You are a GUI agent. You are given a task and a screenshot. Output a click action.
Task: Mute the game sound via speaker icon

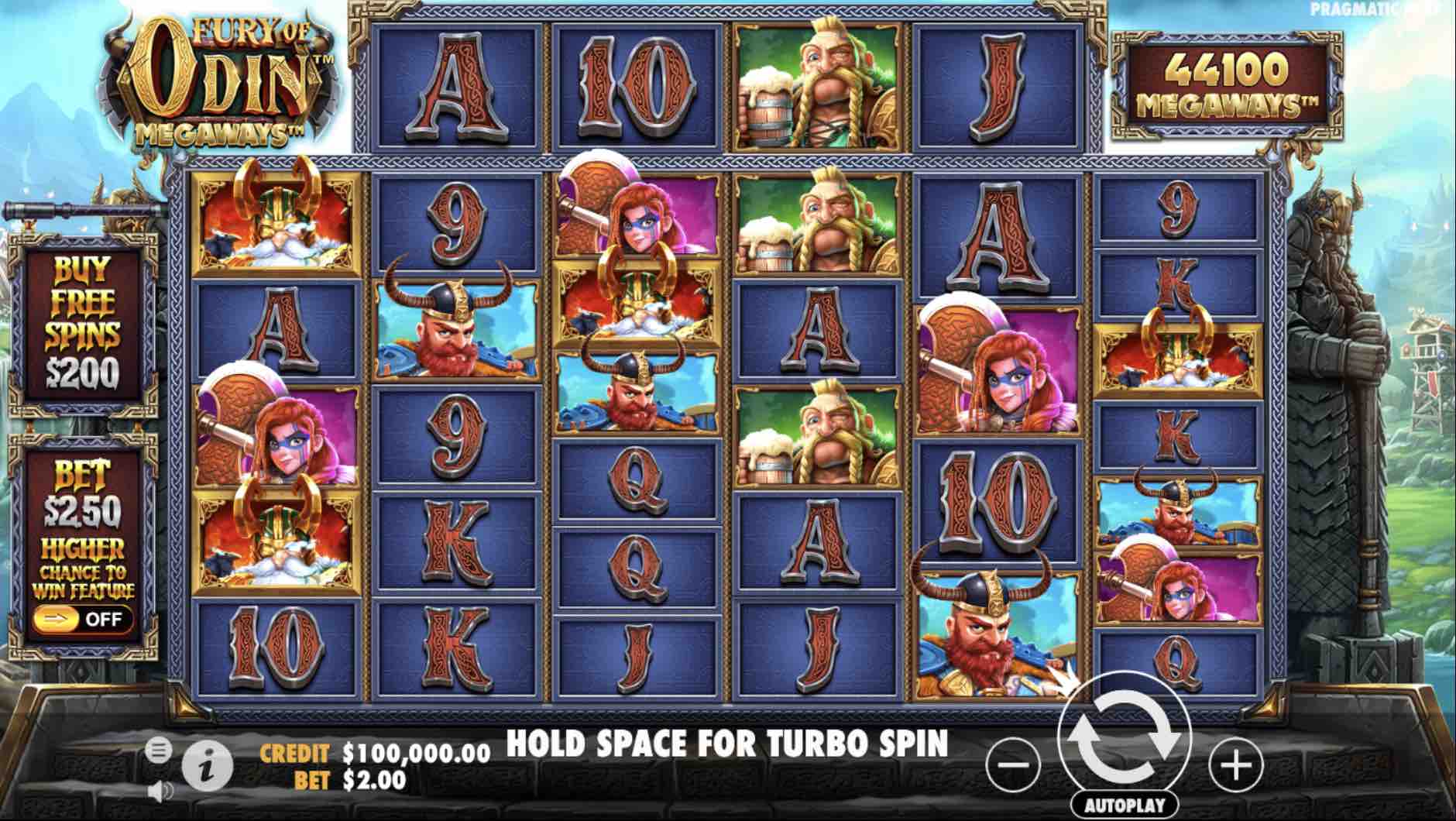pyautogui.click(x=160, y=791)
